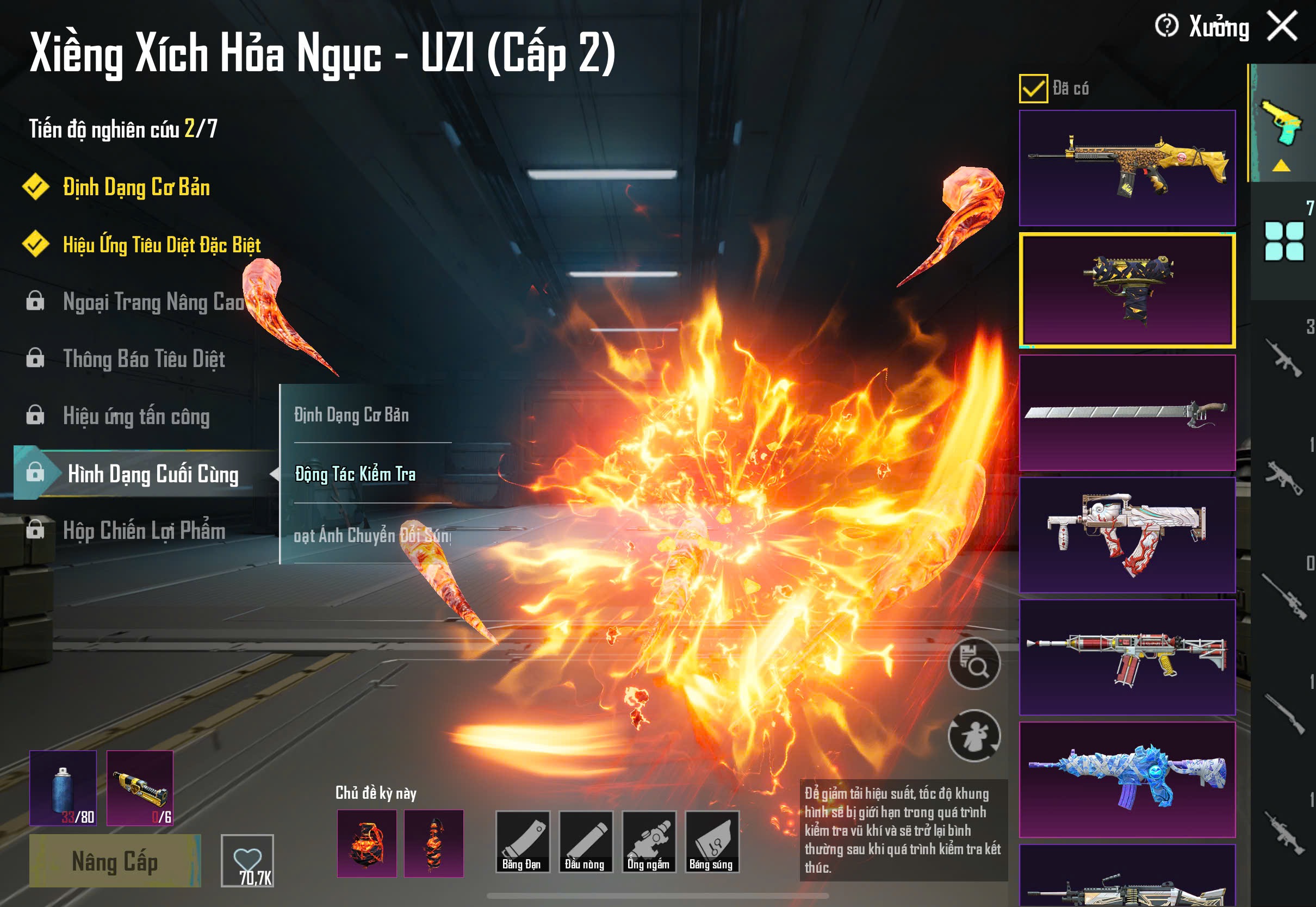
Task: Click the Nâng Cấp upgrade button
Action: [x=115, y=860]
